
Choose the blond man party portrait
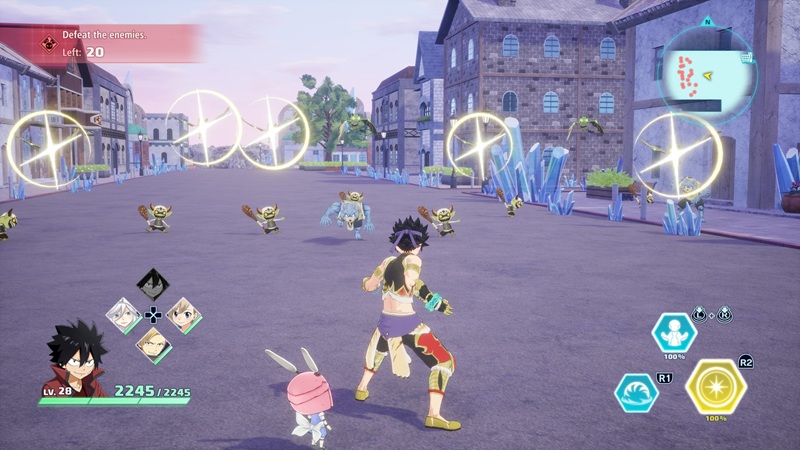pos(153,345)
